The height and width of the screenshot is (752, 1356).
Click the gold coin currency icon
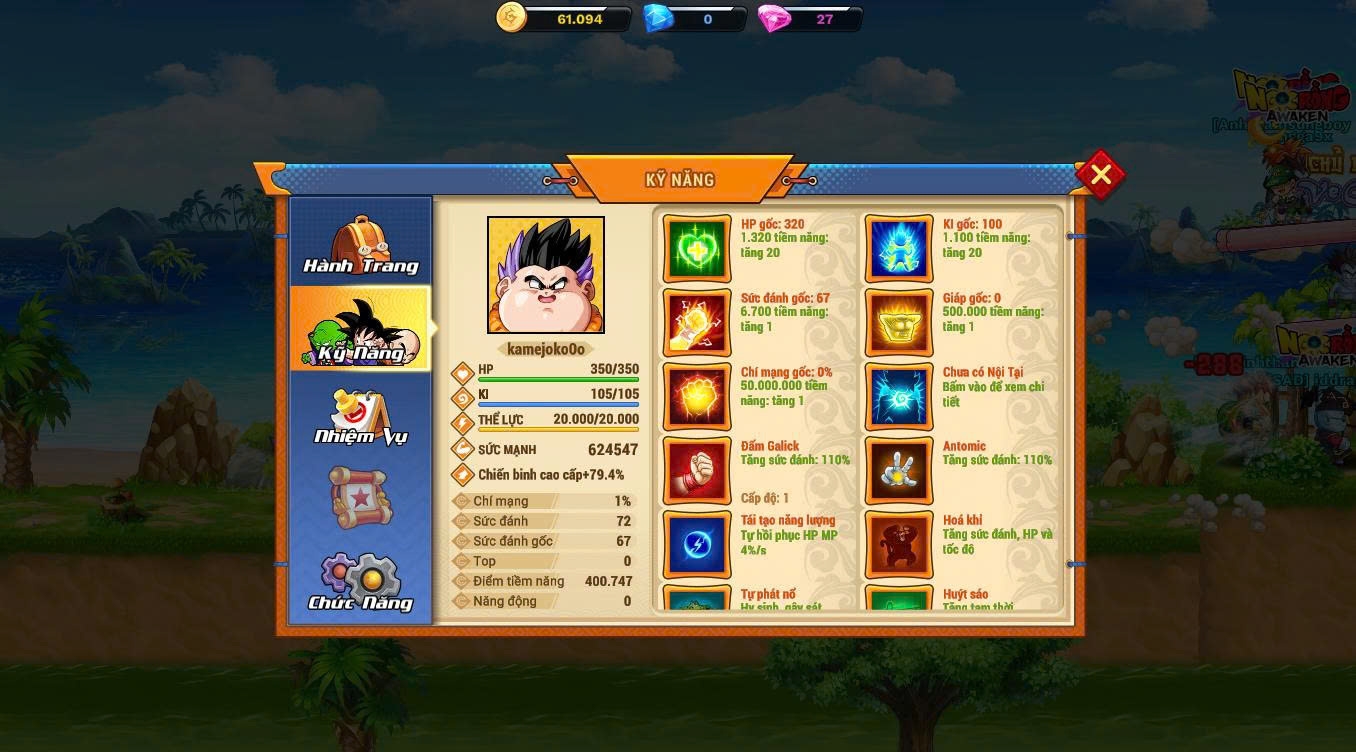pos(512,17)
